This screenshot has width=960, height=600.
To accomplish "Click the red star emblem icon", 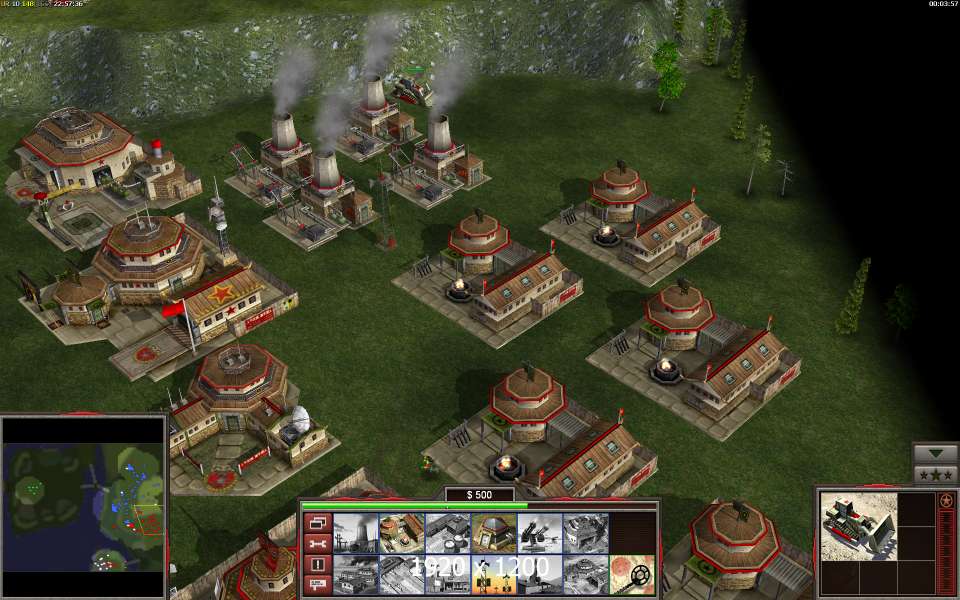I will pos(946,501).
